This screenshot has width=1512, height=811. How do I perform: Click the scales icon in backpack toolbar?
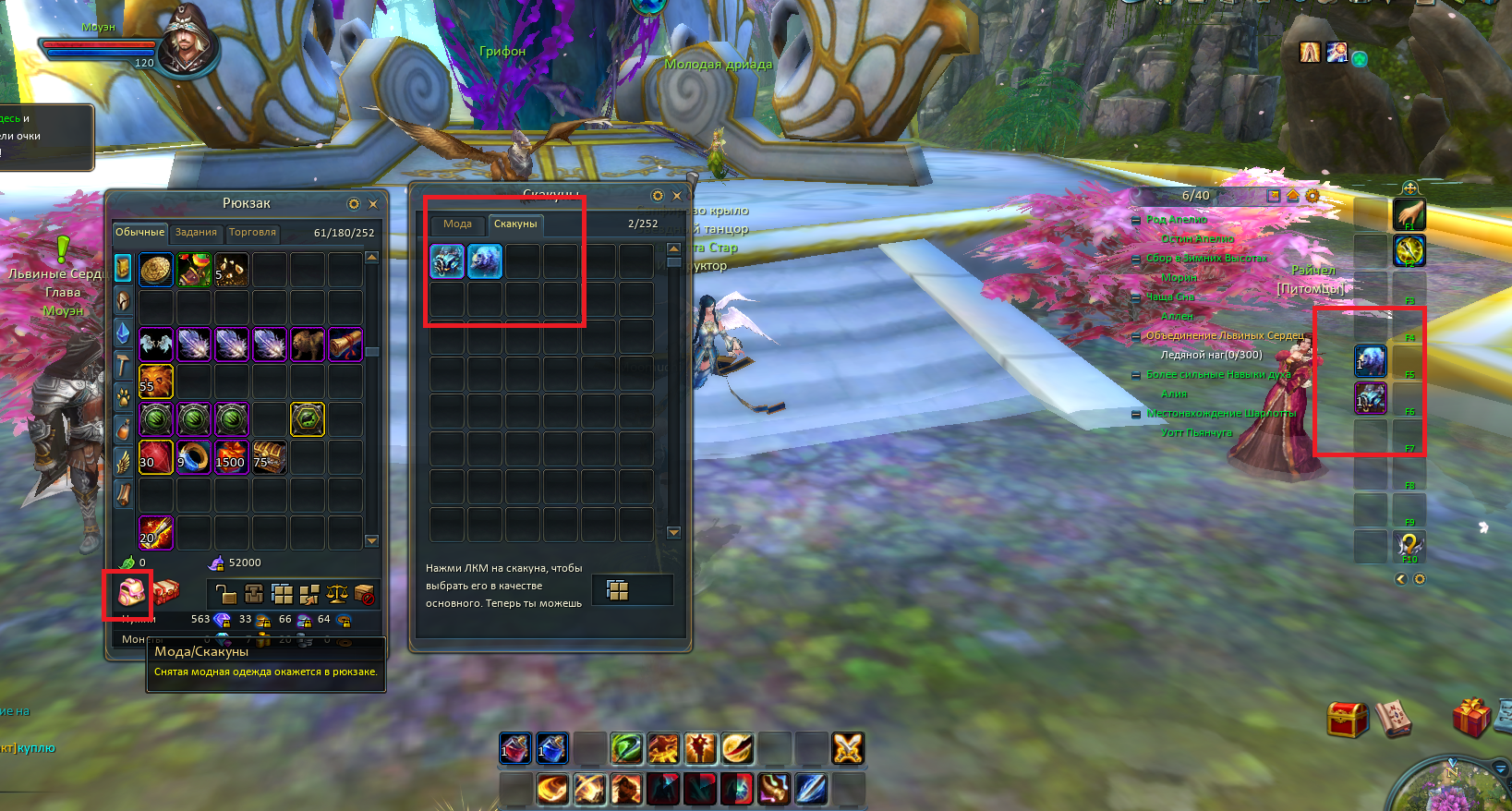click(337, 593)
